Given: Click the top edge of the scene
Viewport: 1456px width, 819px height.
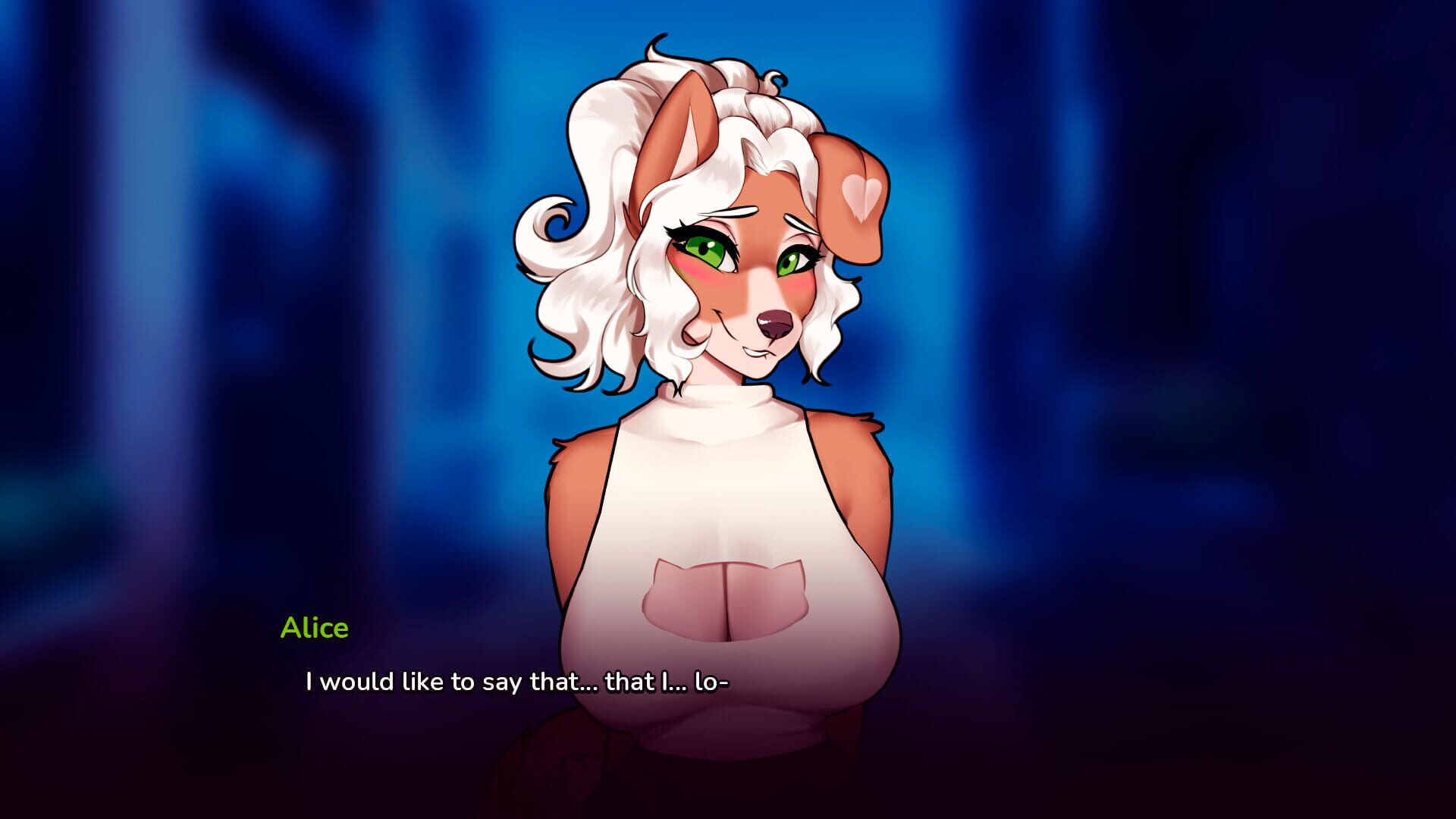Looking at the screenshot, I should tap(728, 8).
